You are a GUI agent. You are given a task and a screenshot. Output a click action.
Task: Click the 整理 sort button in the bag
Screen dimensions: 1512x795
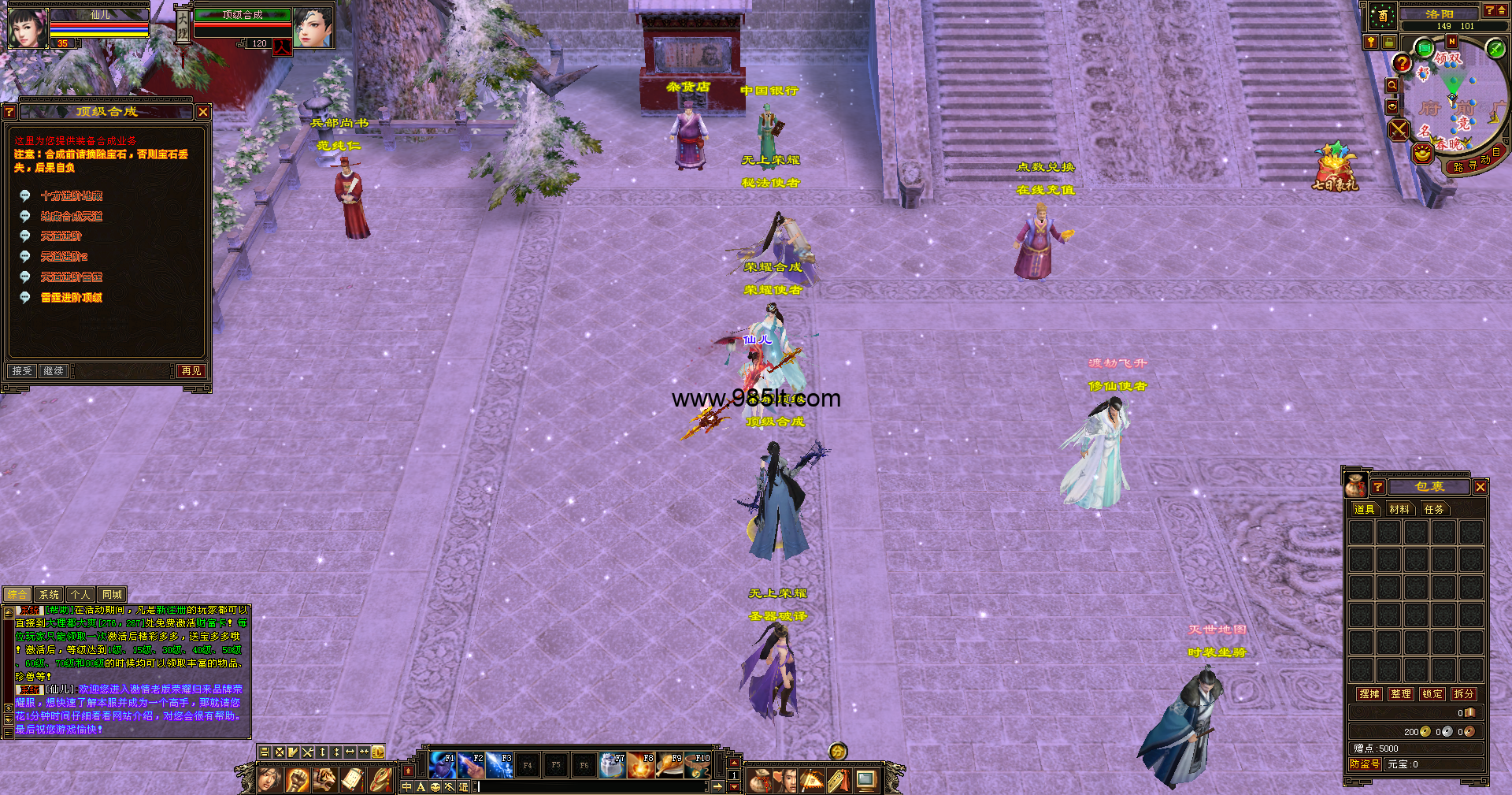pyautogui.click(x=1401, y=694)
